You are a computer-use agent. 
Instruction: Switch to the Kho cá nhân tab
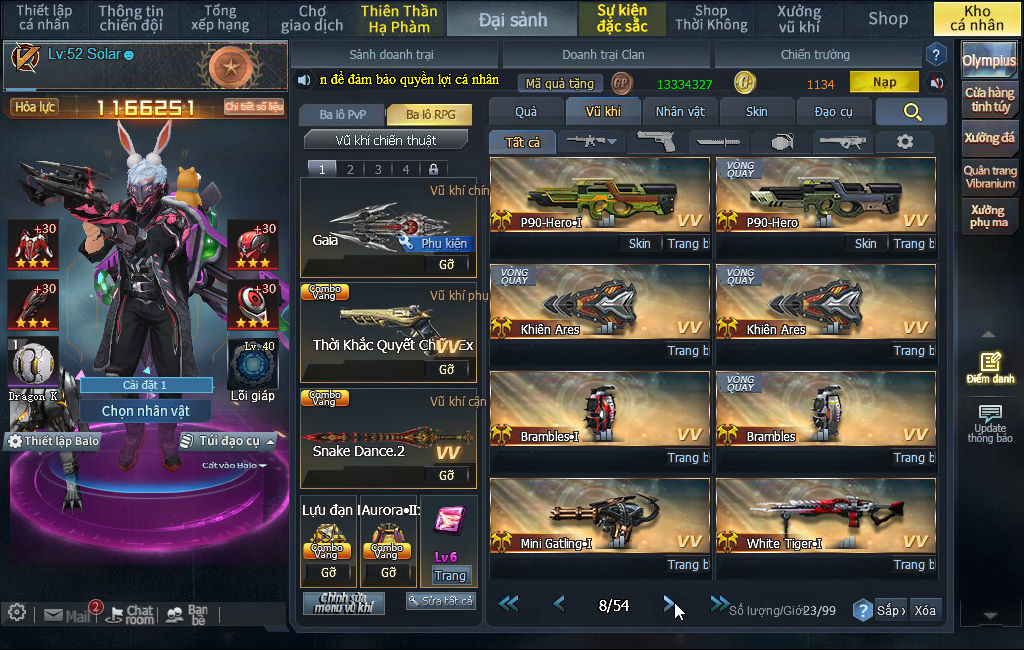pyautogui.click(x=976, y=18)
